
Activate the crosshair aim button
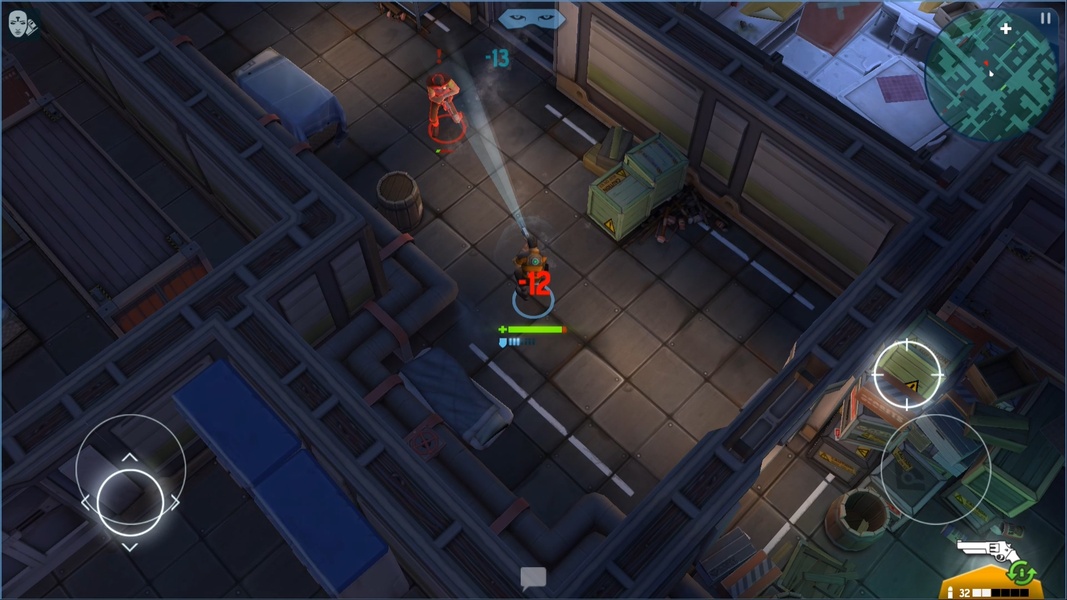[x=907, y=374]
